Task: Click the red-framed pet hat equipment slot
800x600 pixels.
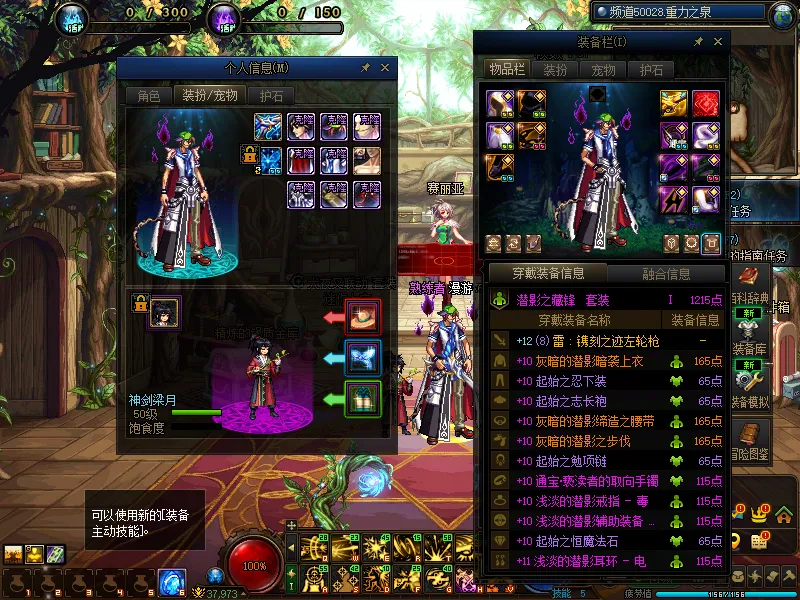Action: coord(362,316)
